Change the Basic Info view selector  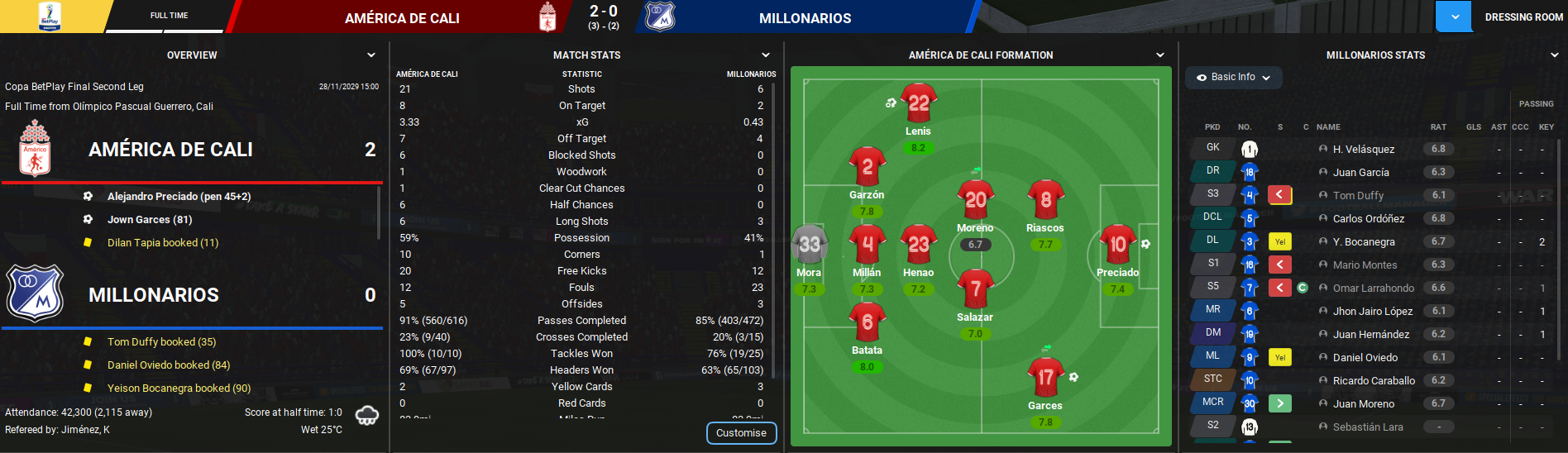click(1233, 77)
